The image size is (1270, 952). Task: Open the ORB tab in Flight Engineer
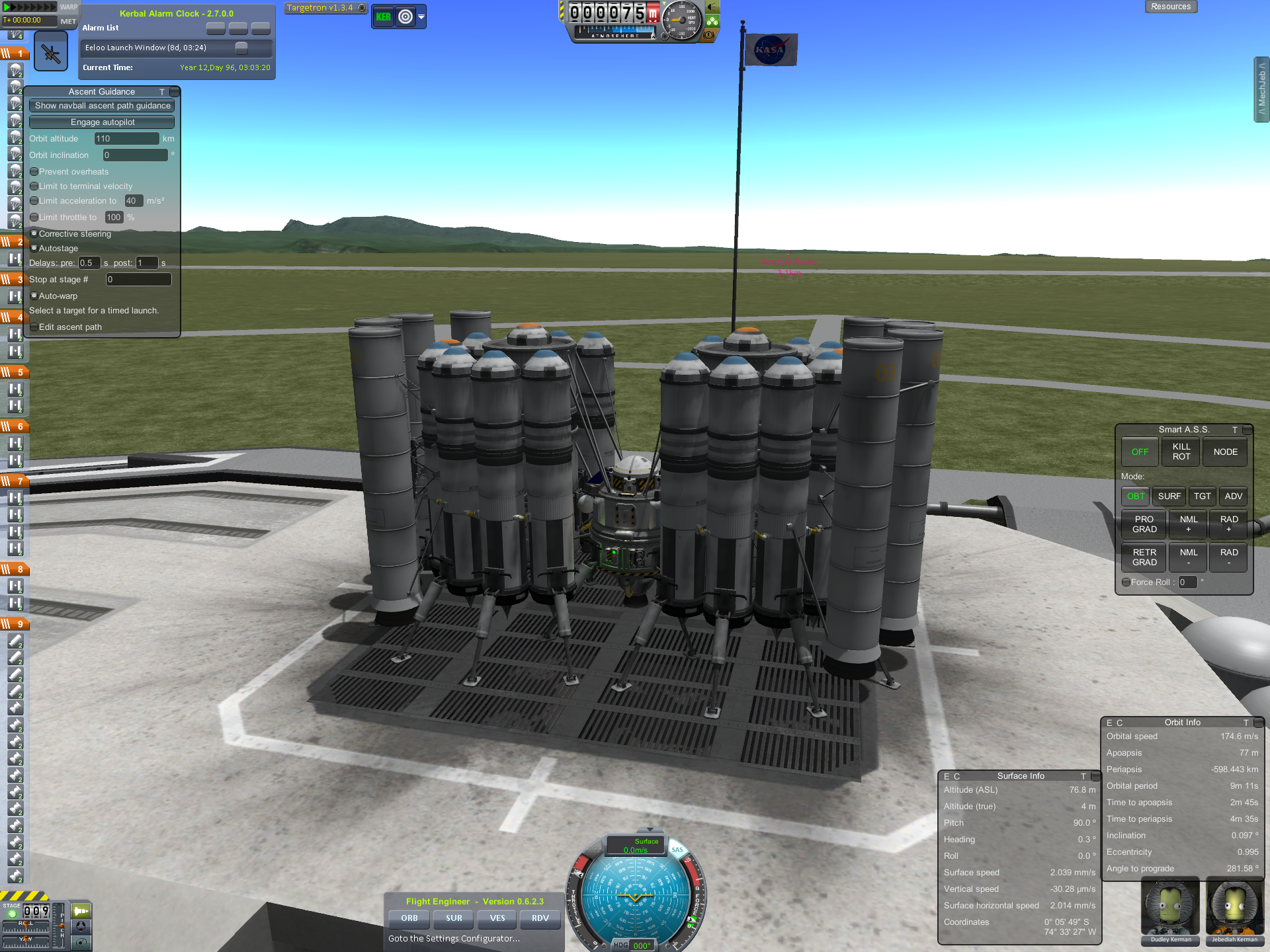coord(409,918)
